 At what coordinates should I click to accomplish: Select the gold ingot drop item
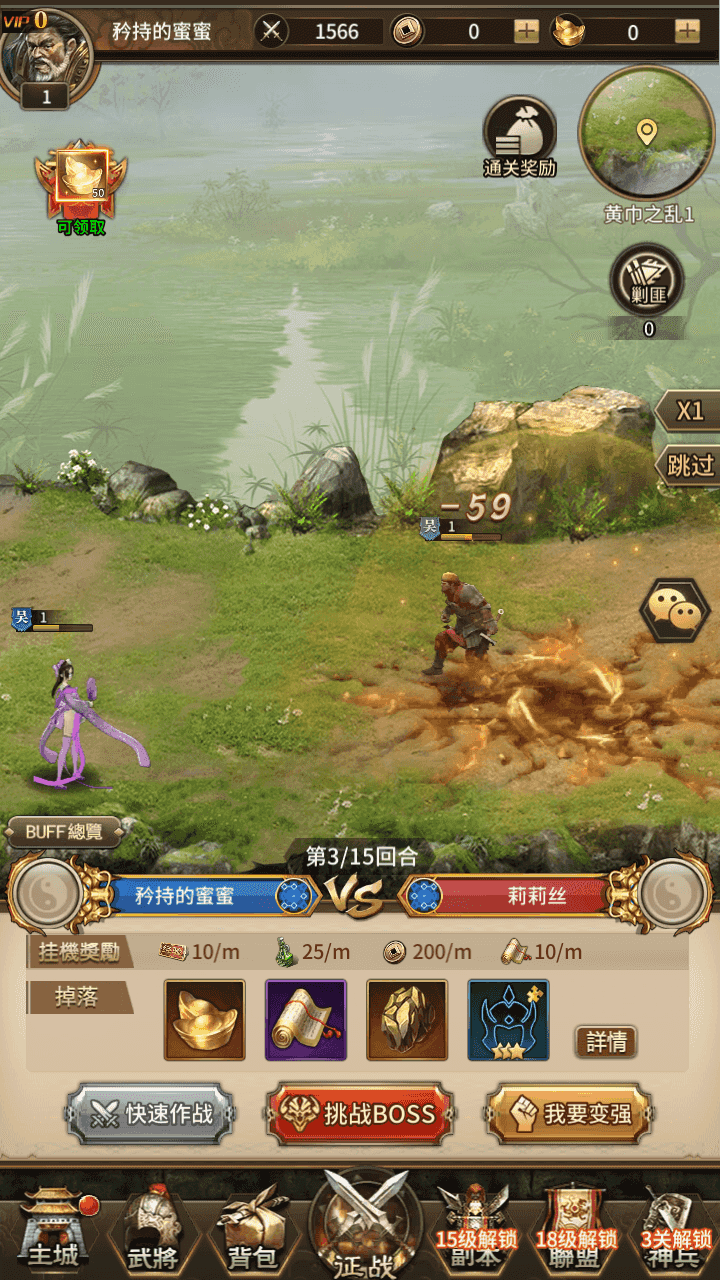click(x=204, y=1019)
